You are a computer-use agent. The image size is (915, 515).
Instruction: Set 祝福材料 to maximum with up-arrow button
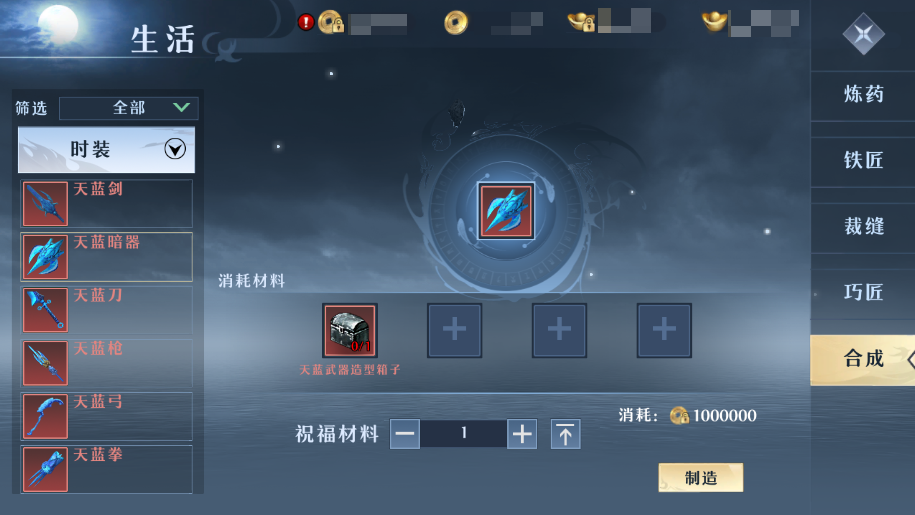(x=566, y=434)
